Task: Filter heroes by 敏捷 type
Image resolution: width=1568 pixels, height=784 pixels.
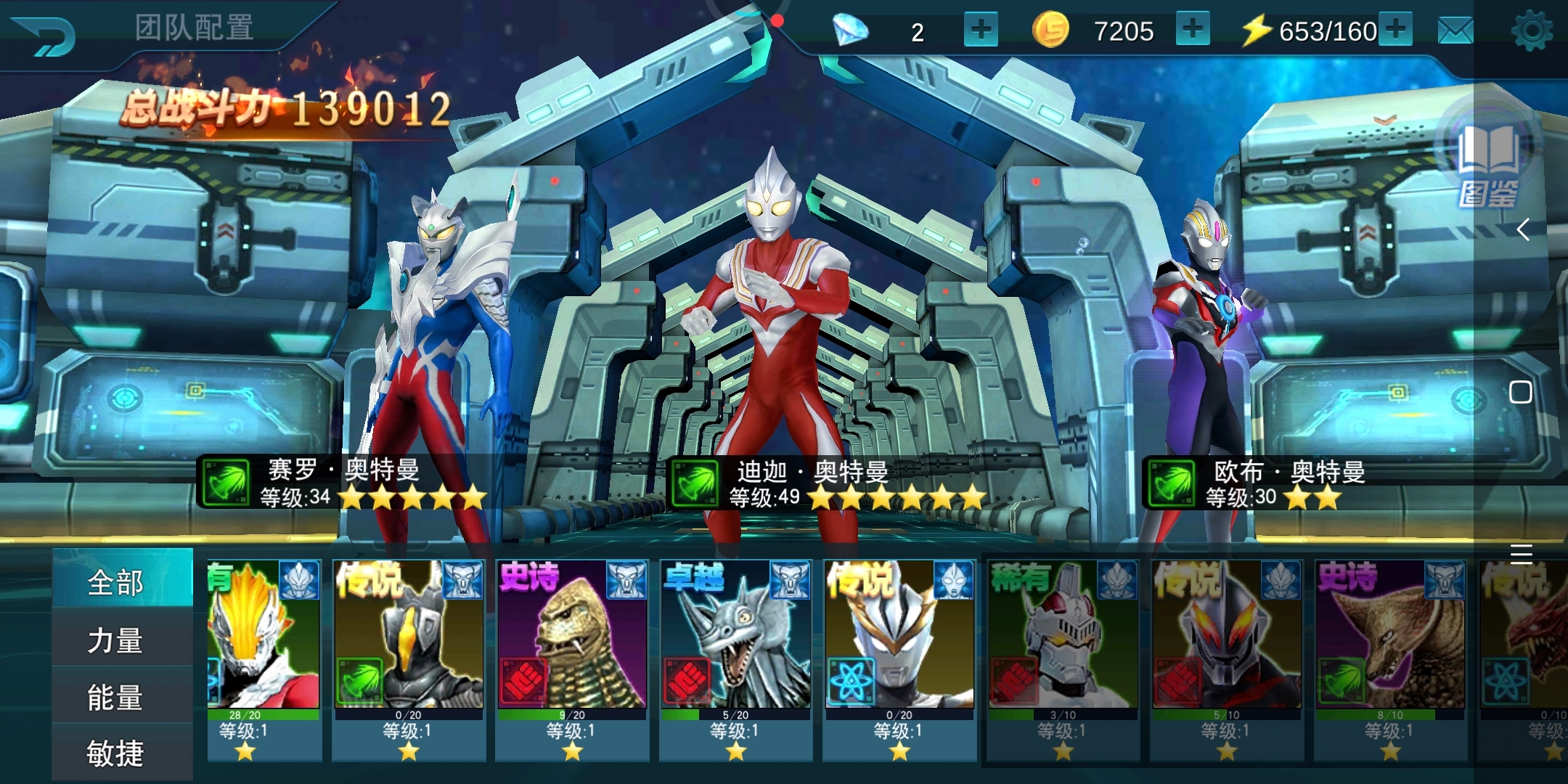Action: coord(116,753)
